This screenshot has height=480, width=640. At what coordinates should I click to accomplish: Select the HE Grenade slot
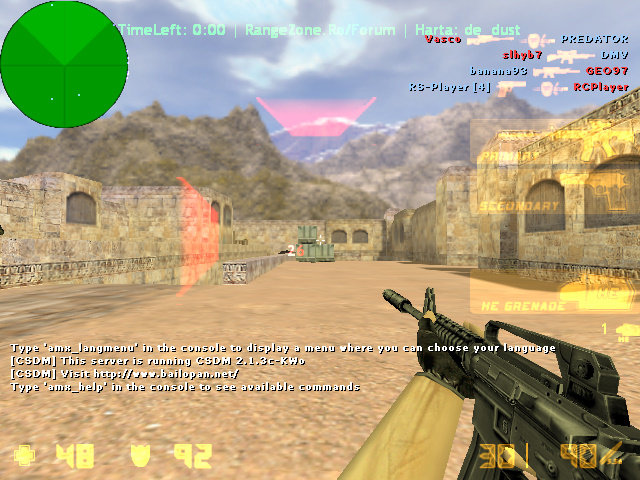tap(554, 291)
